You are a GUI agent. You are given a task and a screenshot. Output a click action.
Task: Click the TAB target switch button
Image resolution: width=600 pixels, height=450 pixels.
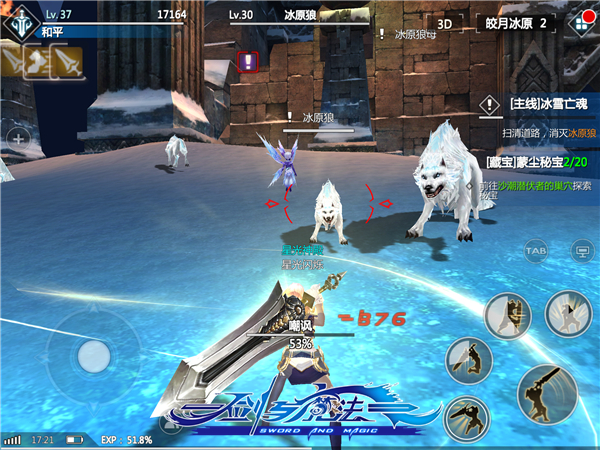[x=536, y=248]
